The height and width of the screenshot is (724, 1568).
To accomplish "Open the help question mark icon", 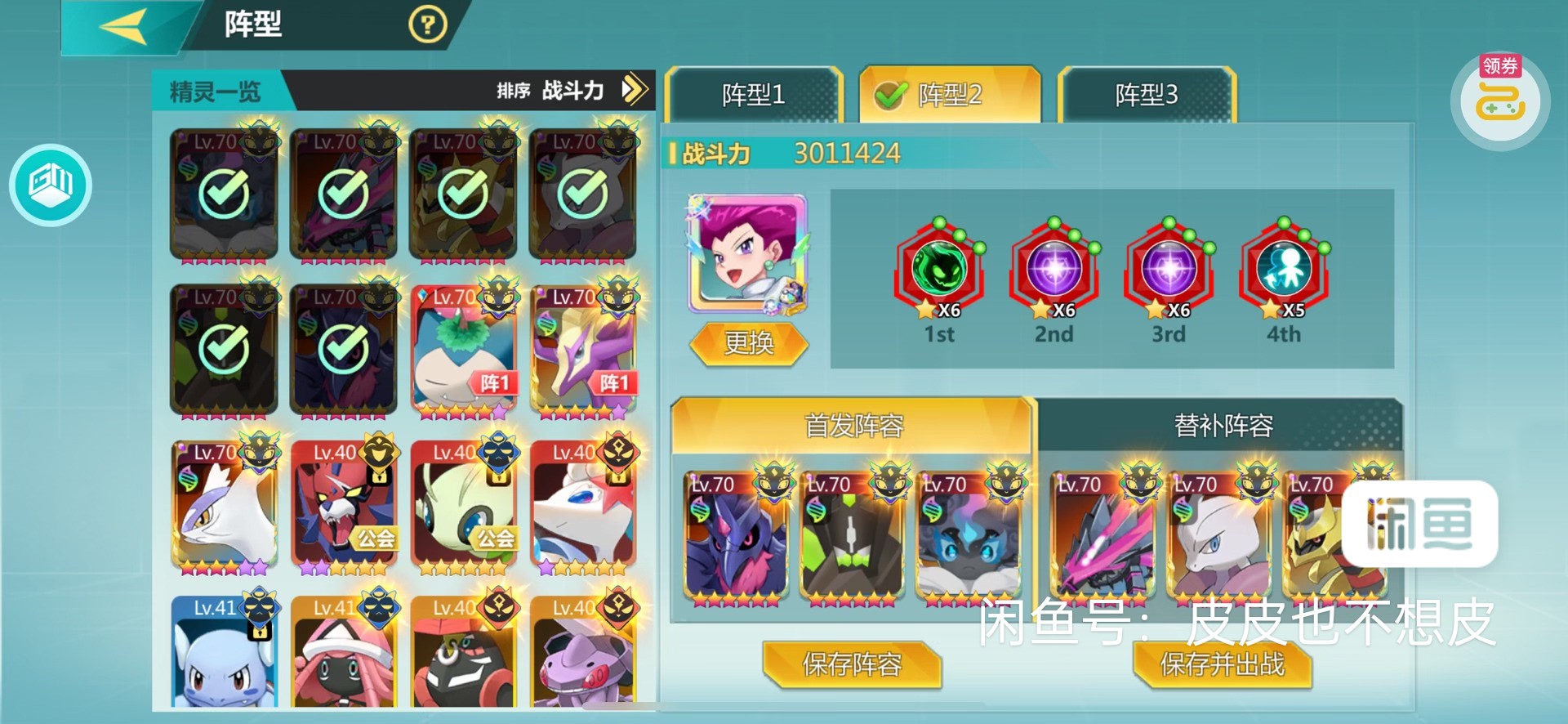I will coord(427,25).
